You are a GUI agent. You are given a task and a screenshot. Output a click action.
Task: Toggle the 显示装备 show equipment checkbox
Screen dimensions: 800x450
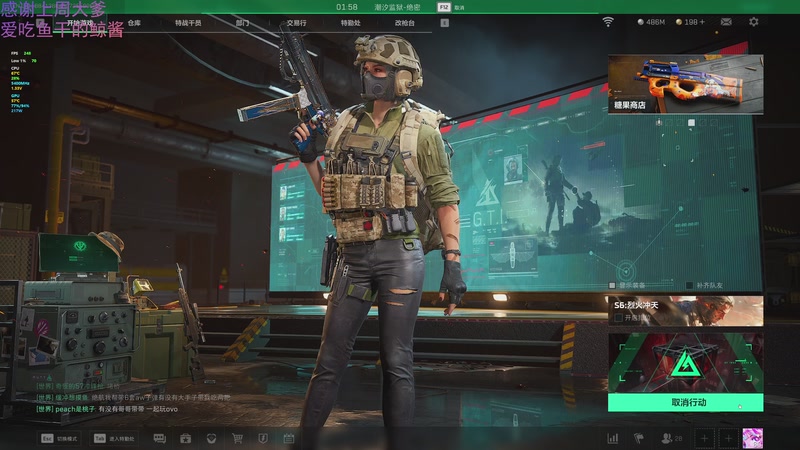click(612, 284)
